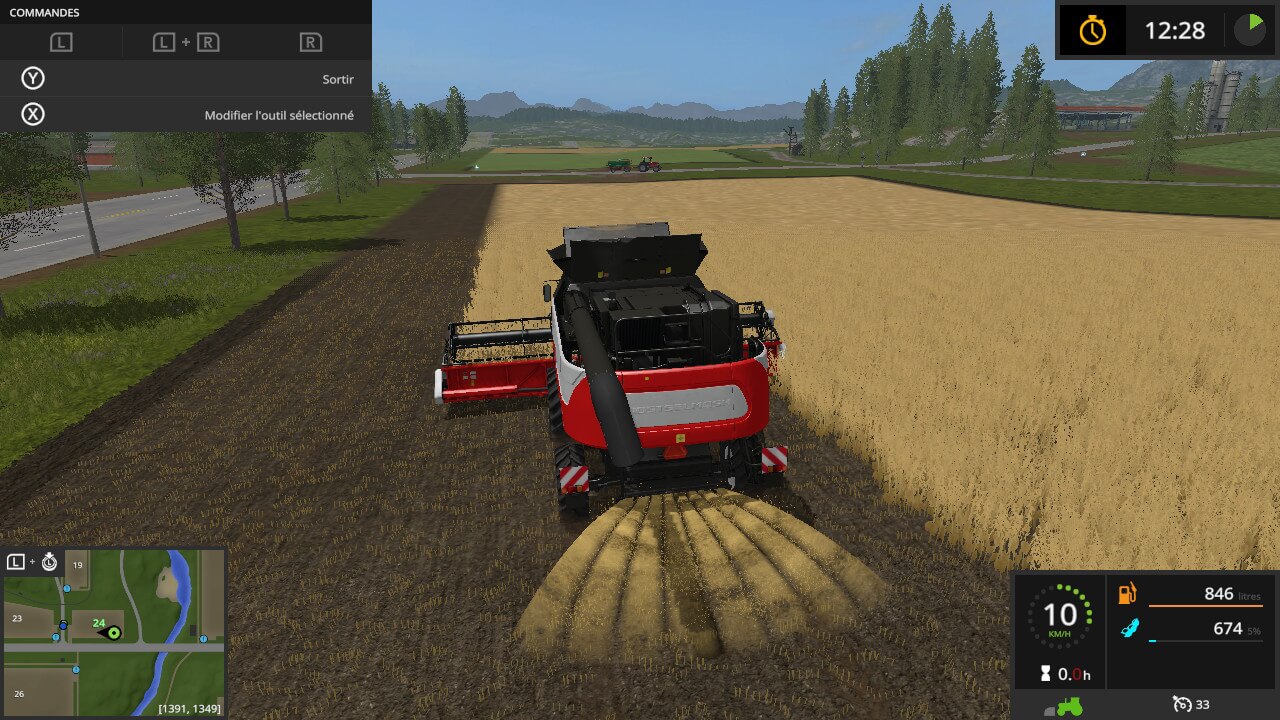
Task: Toggle the cruise control speed icon
Action: (1184, 705)
